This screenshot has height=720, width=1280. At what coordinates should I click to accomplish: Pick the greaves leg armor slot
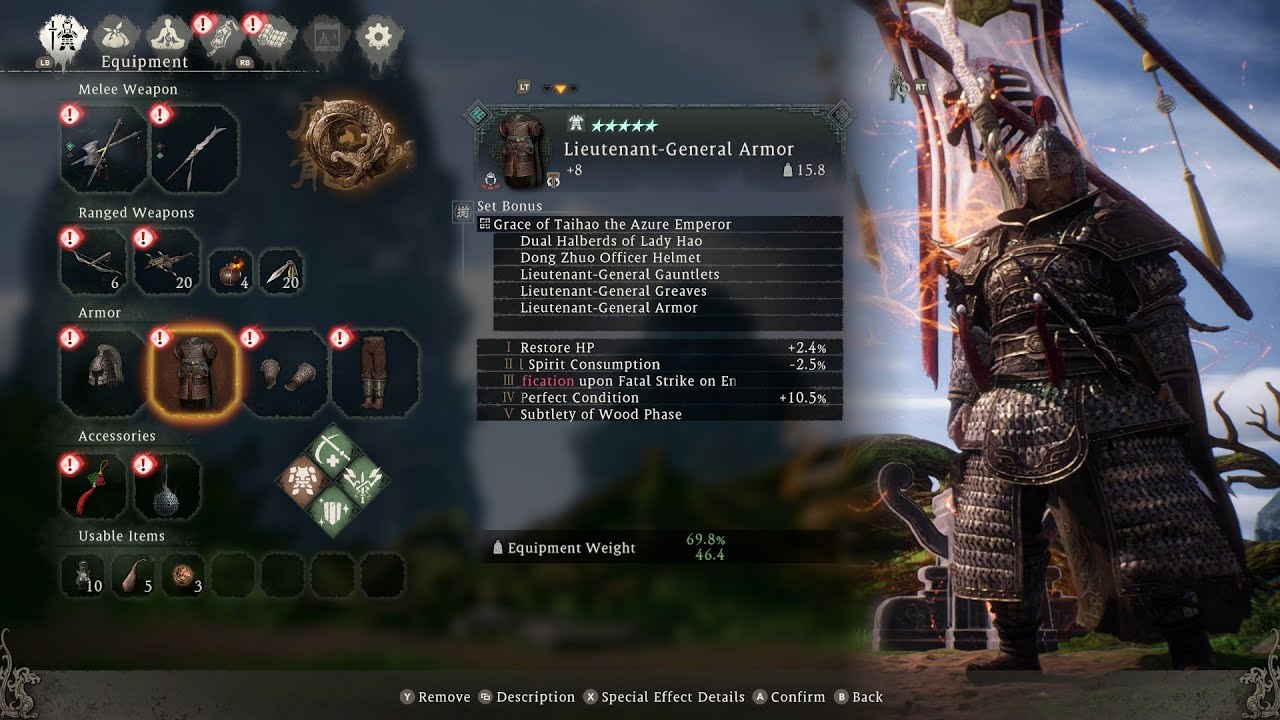(x=376, y=372)
